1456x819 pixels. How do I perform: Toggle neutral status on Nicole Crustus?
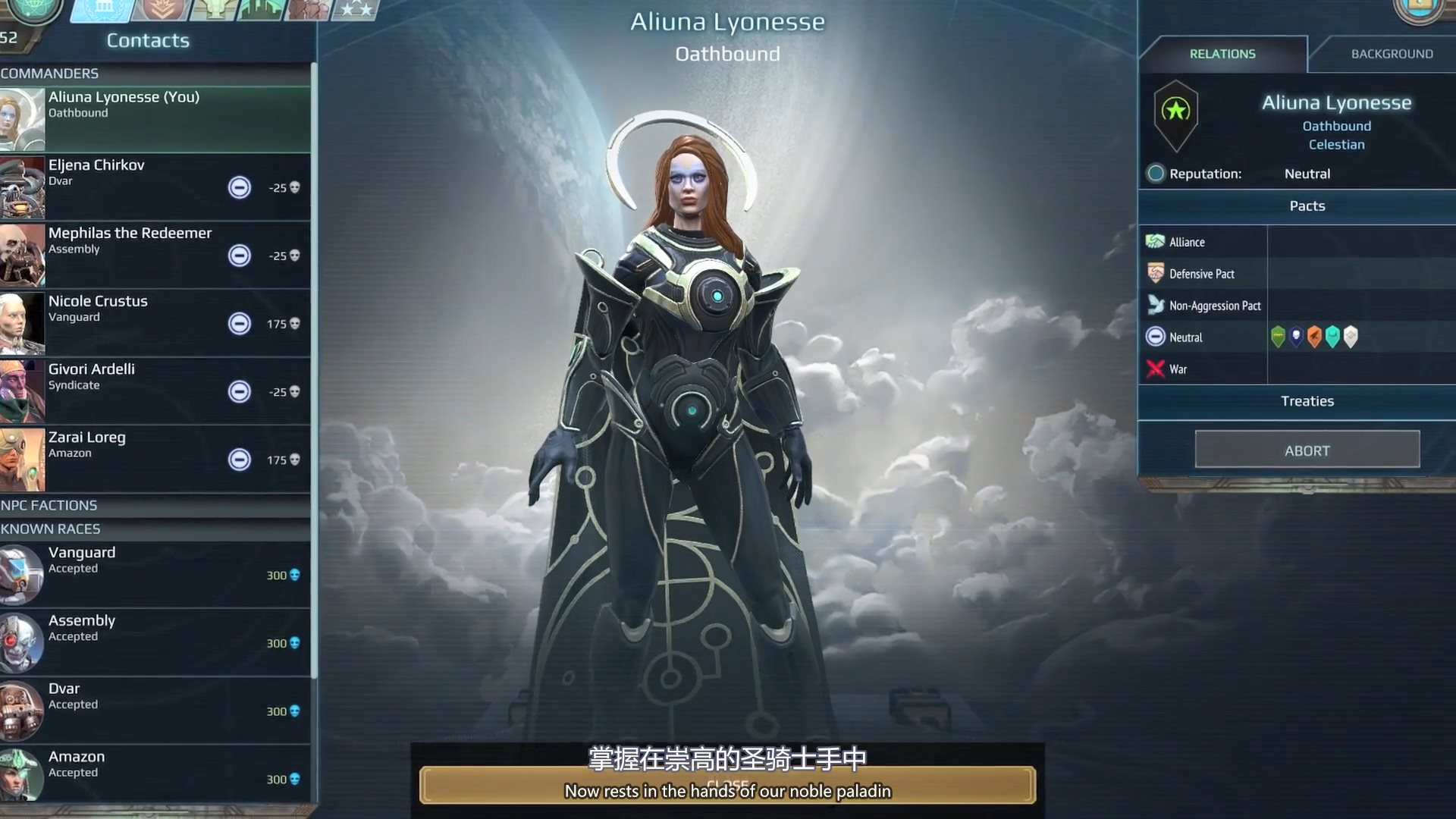pos(240,324)
